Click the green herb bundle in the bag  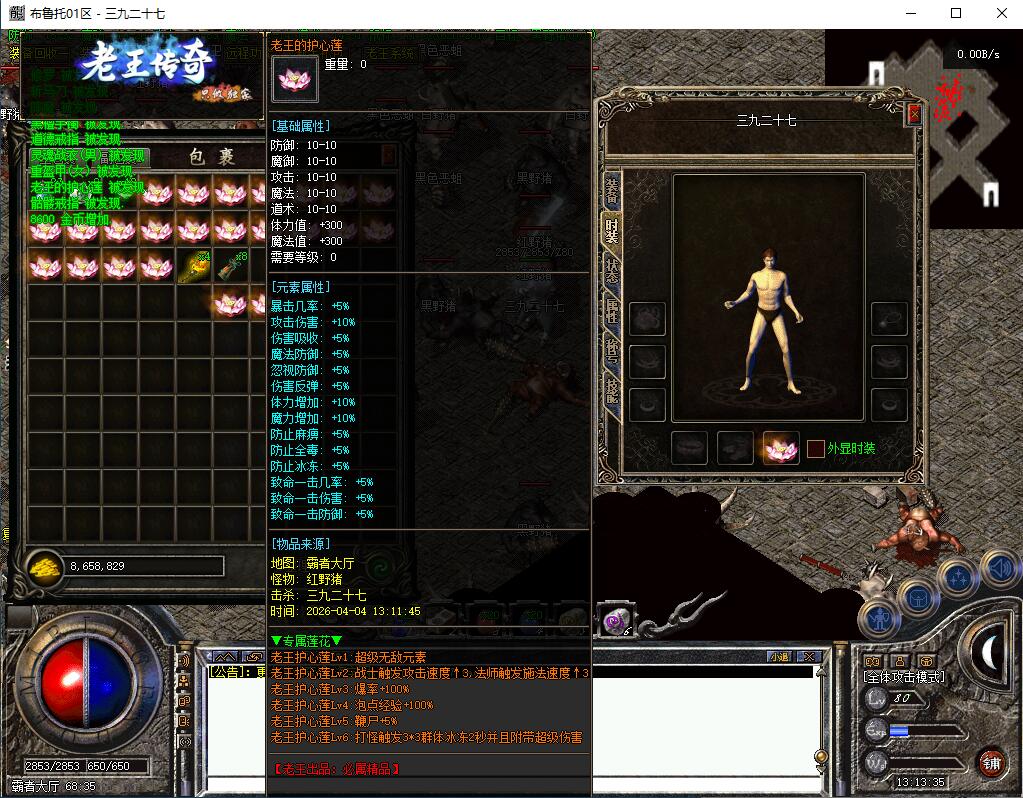[x=194, y=266]
